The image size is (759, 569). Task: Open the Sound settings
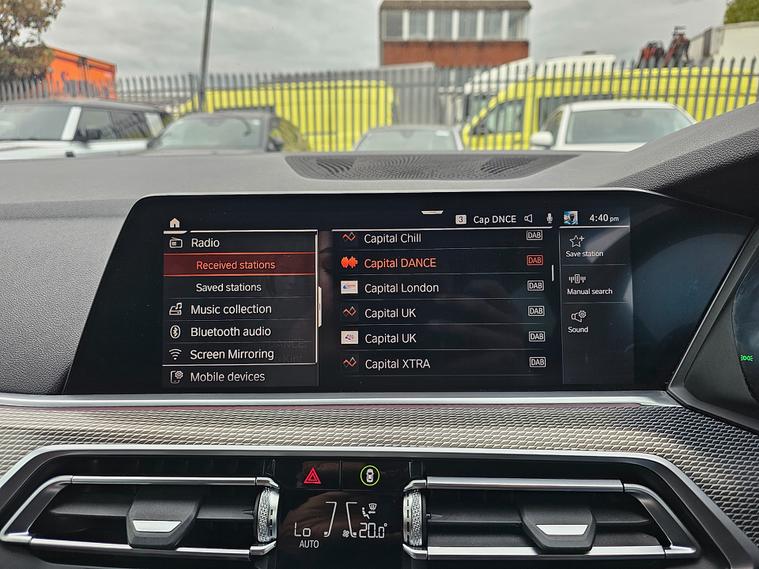point(578,322)
